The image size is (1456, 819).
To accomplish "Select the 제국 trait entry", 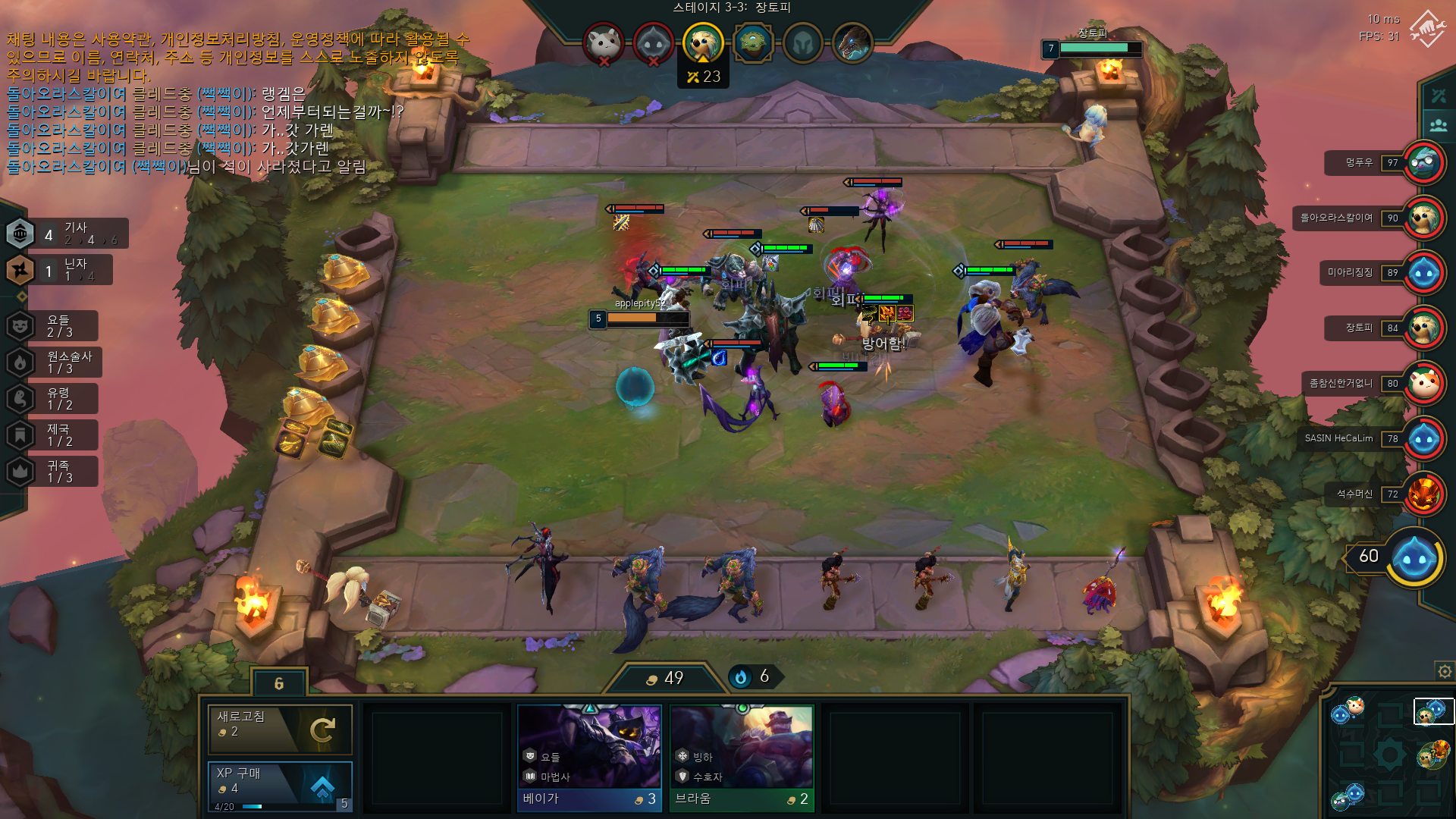I will [x=52, y=435].
